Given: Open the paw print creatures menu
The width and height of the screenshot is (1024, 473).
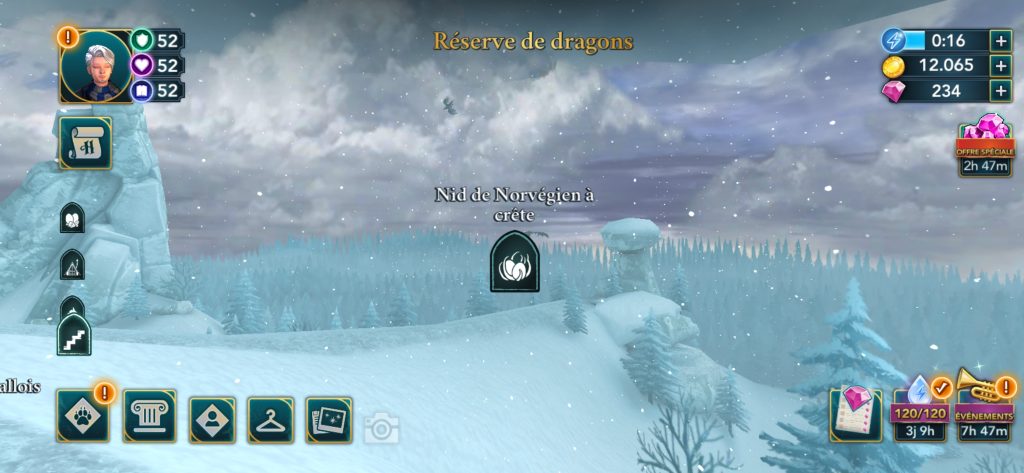Looking at the screenshot, I should pos(81,416).
